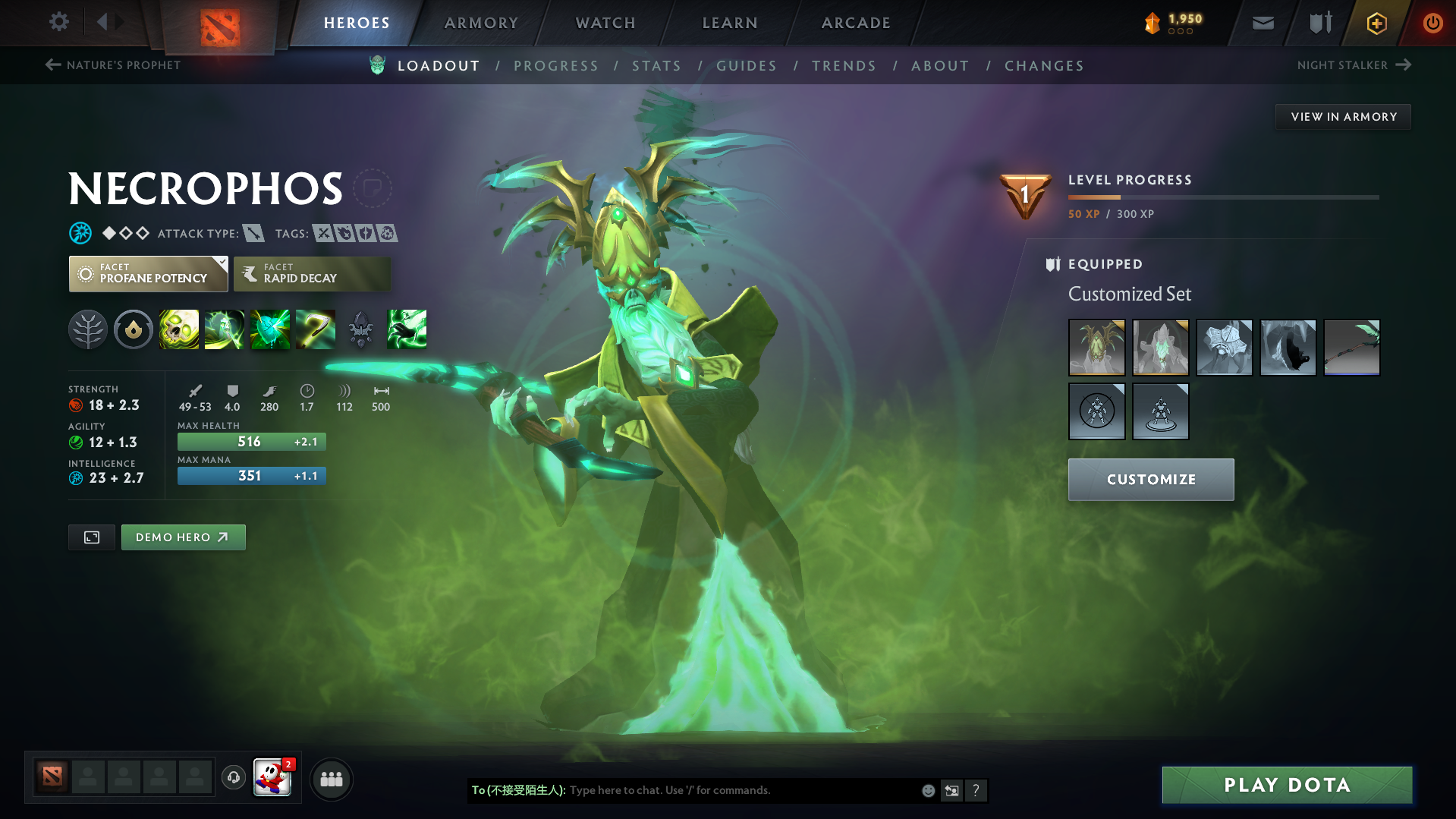
Task: Click the Heartstopper Aura ability icon
Action: coord(270,329)
